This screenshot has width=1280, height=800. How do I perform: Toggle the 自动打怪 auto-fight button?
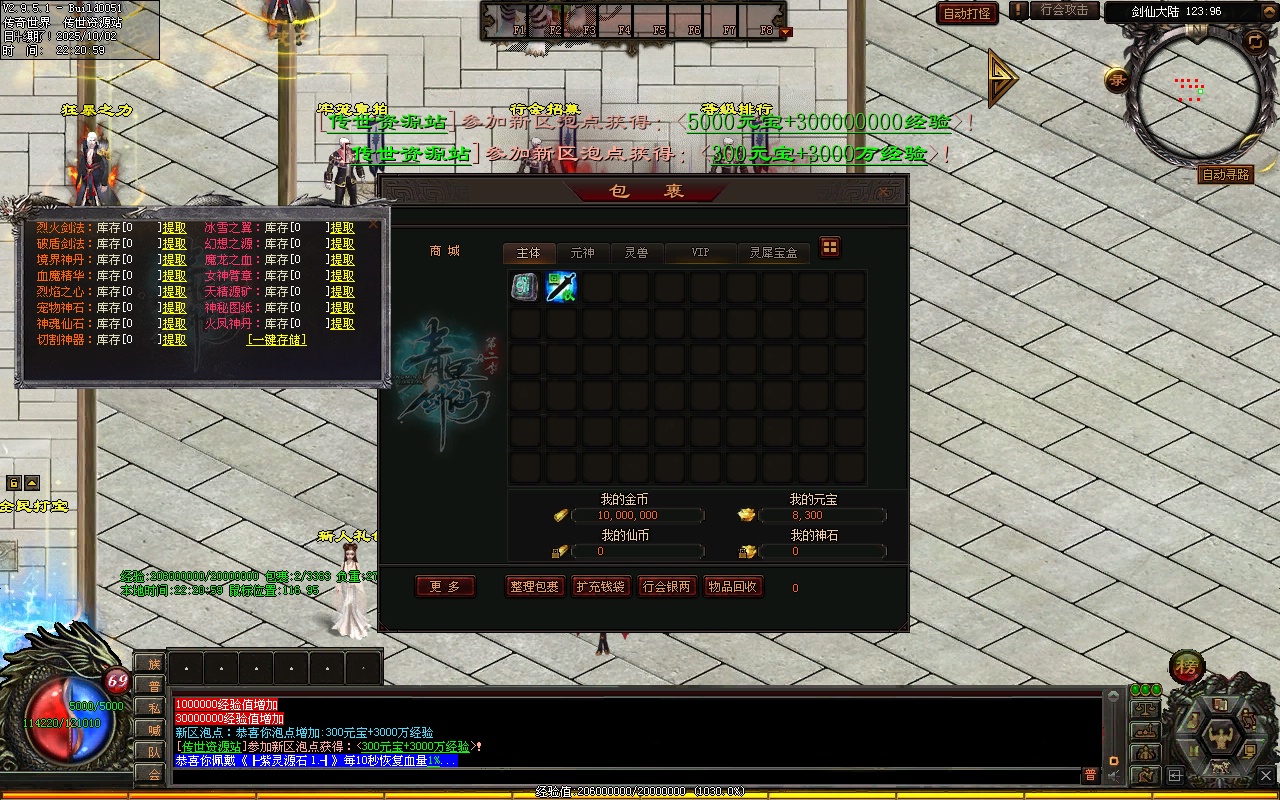pos(968,13)
